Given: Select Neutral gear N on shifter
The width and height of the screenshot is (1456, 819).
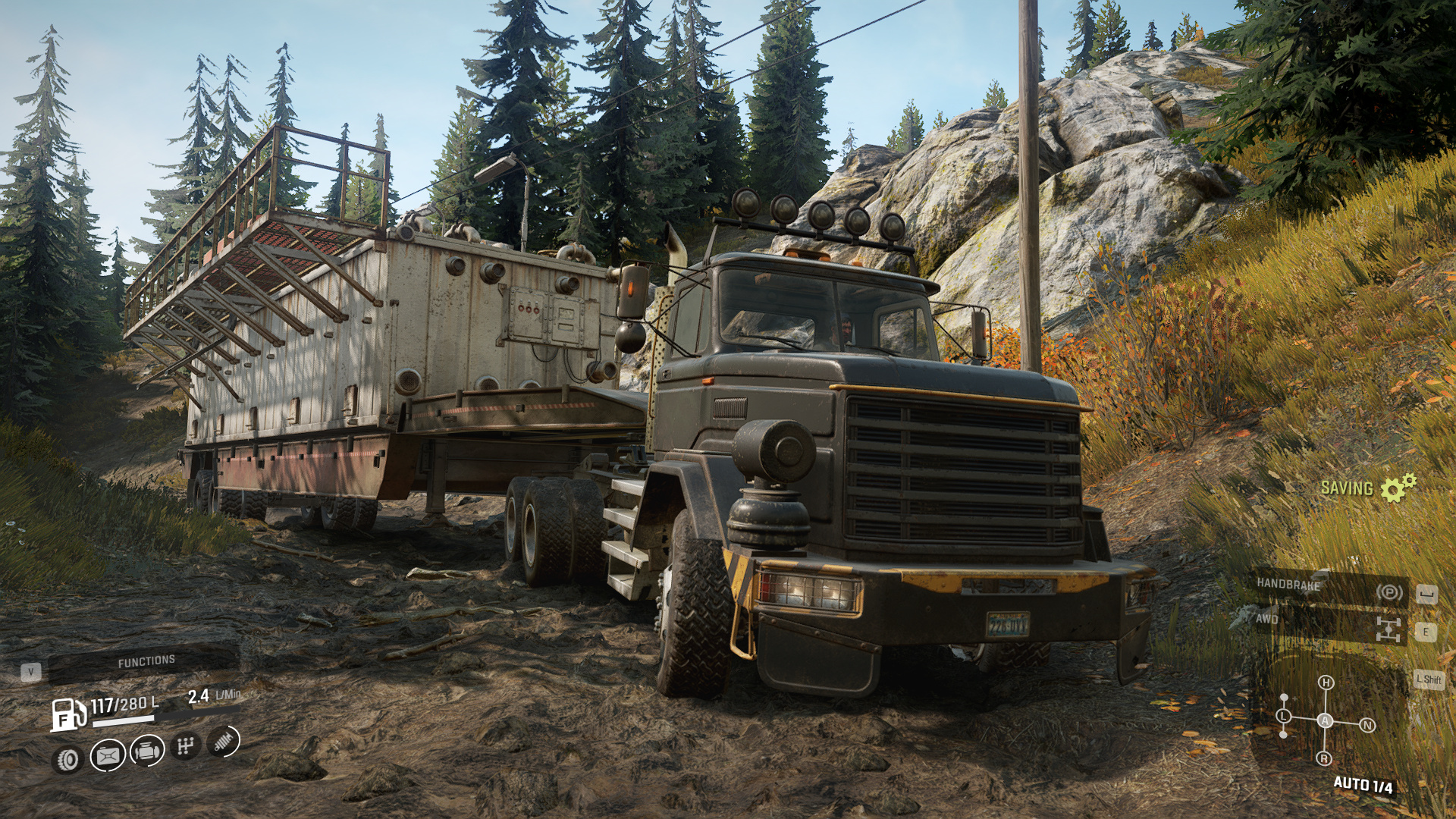Looking at the screenshot, I should click(x=1367, y=725).
